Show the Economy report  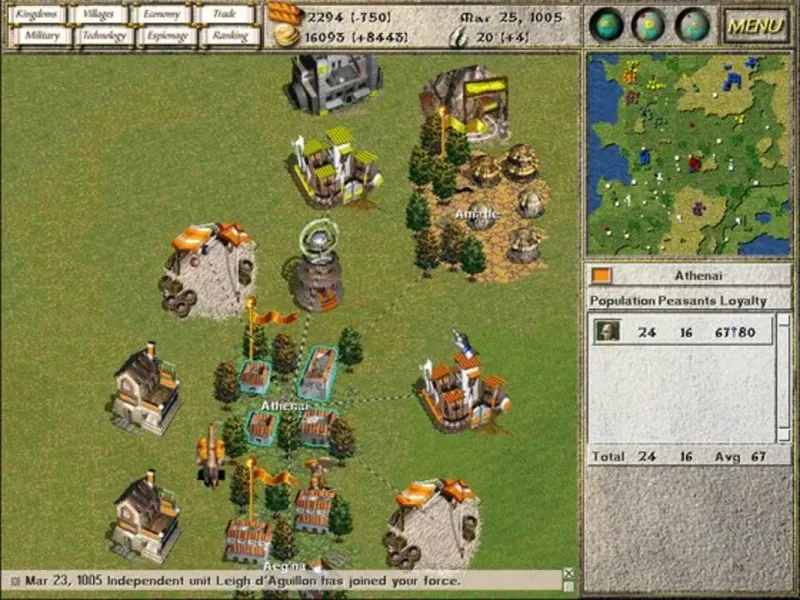[162, 14]
